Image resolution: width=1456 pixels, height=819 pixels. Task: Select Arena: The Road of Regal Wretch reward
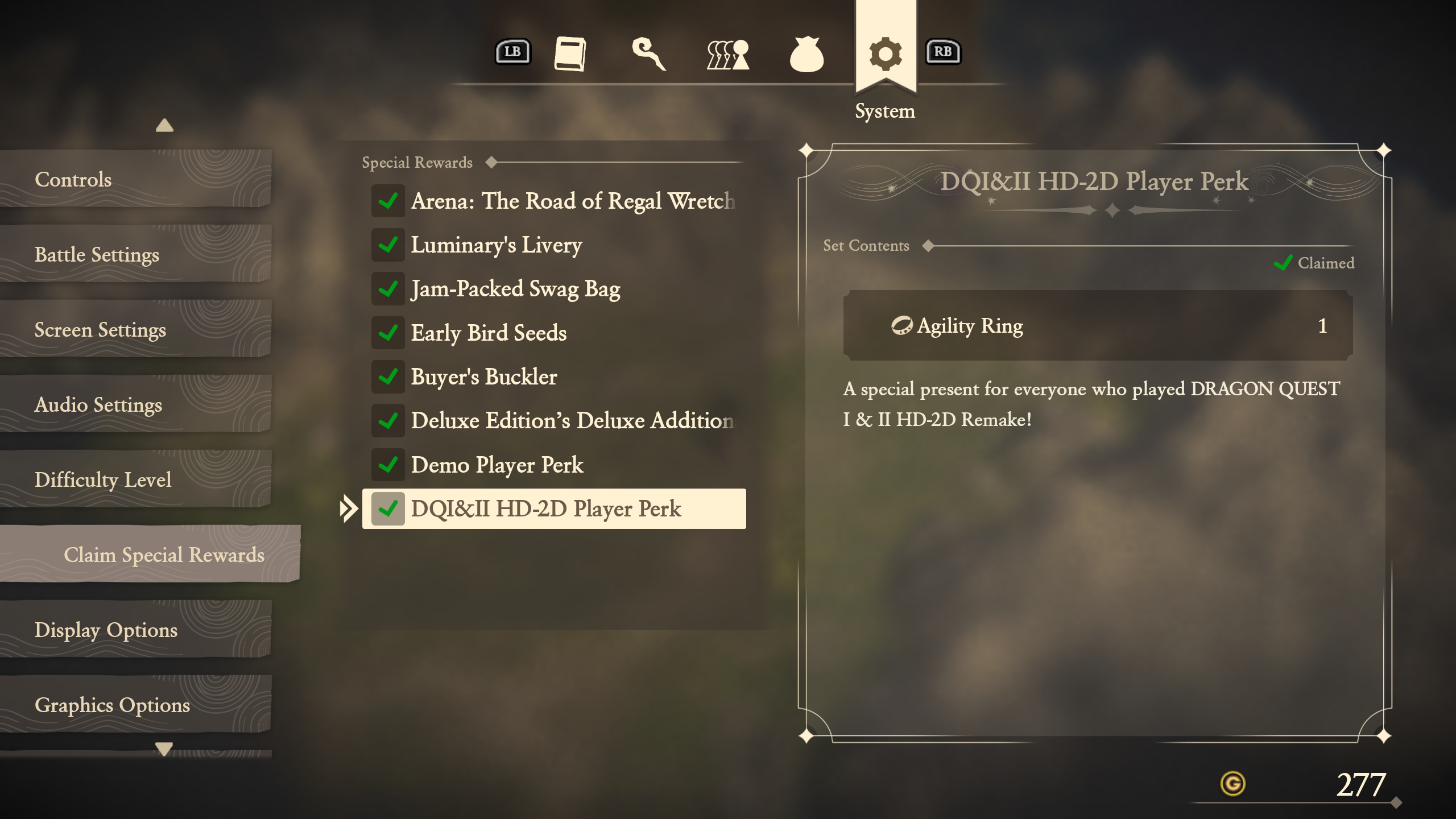[554, 201]
